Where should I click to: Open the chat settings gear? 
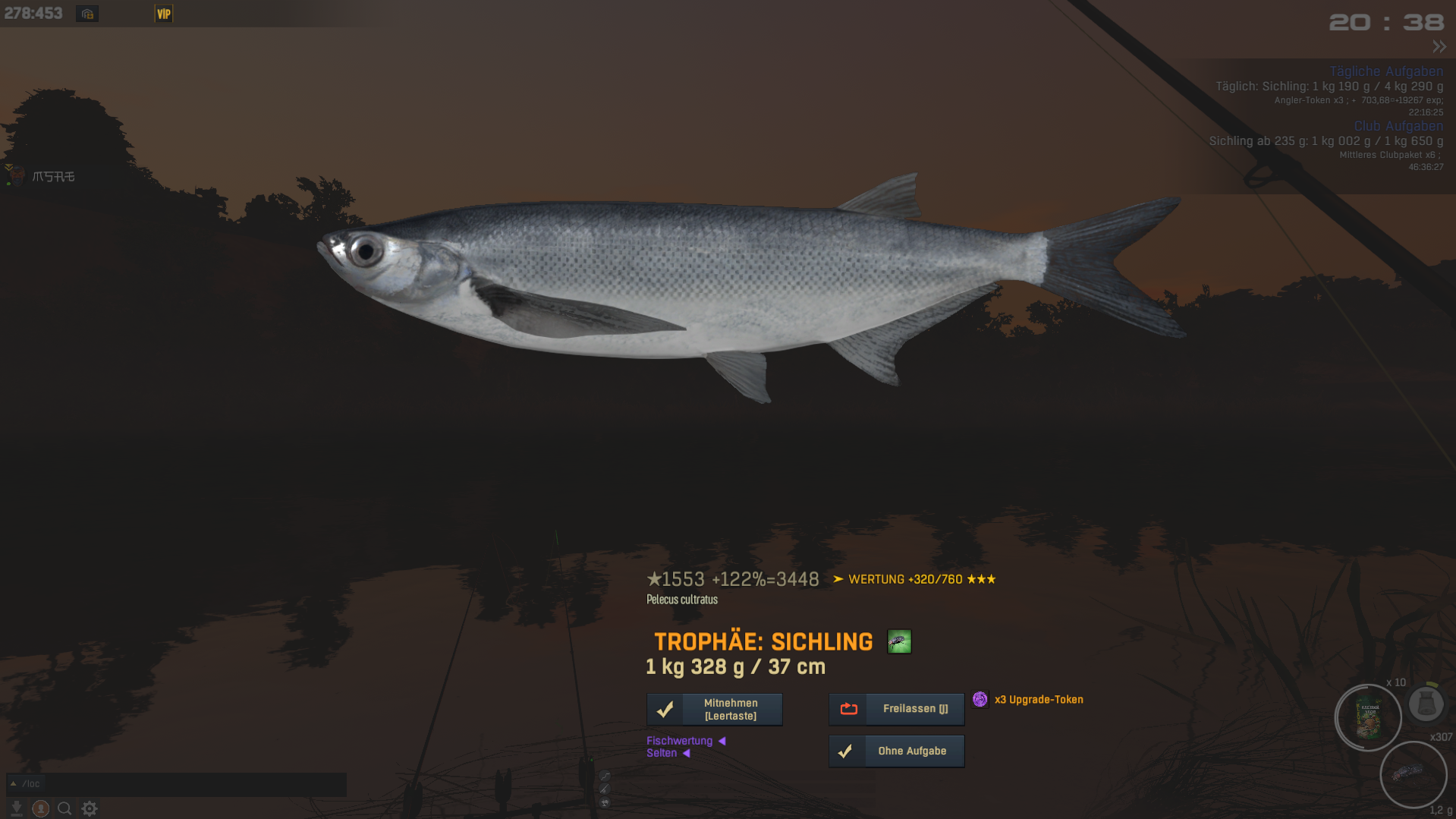pyautogui.click(x=90, y=808)
